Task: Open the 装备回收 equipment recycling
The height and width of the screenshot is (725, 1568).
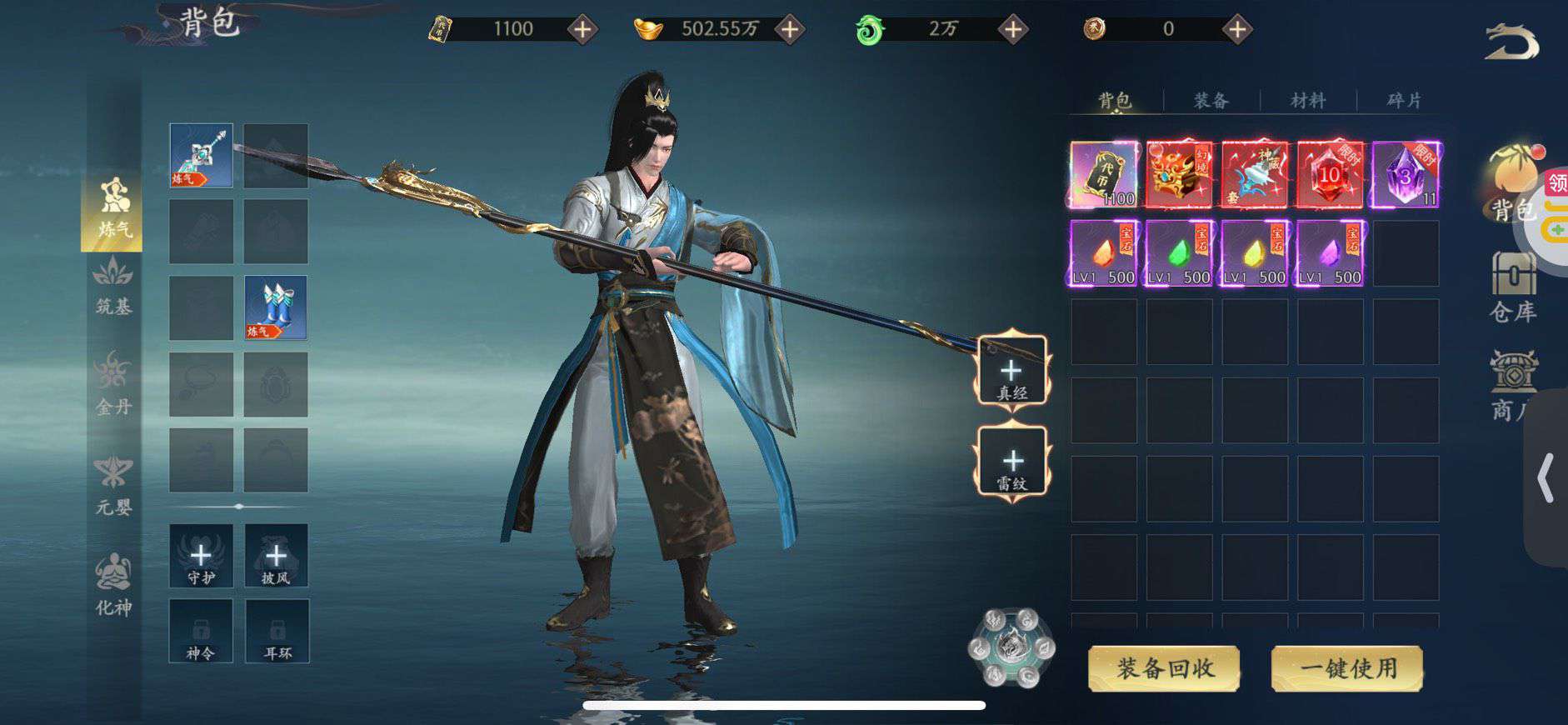Action: pyautogui.click(x=1164, y=668)
